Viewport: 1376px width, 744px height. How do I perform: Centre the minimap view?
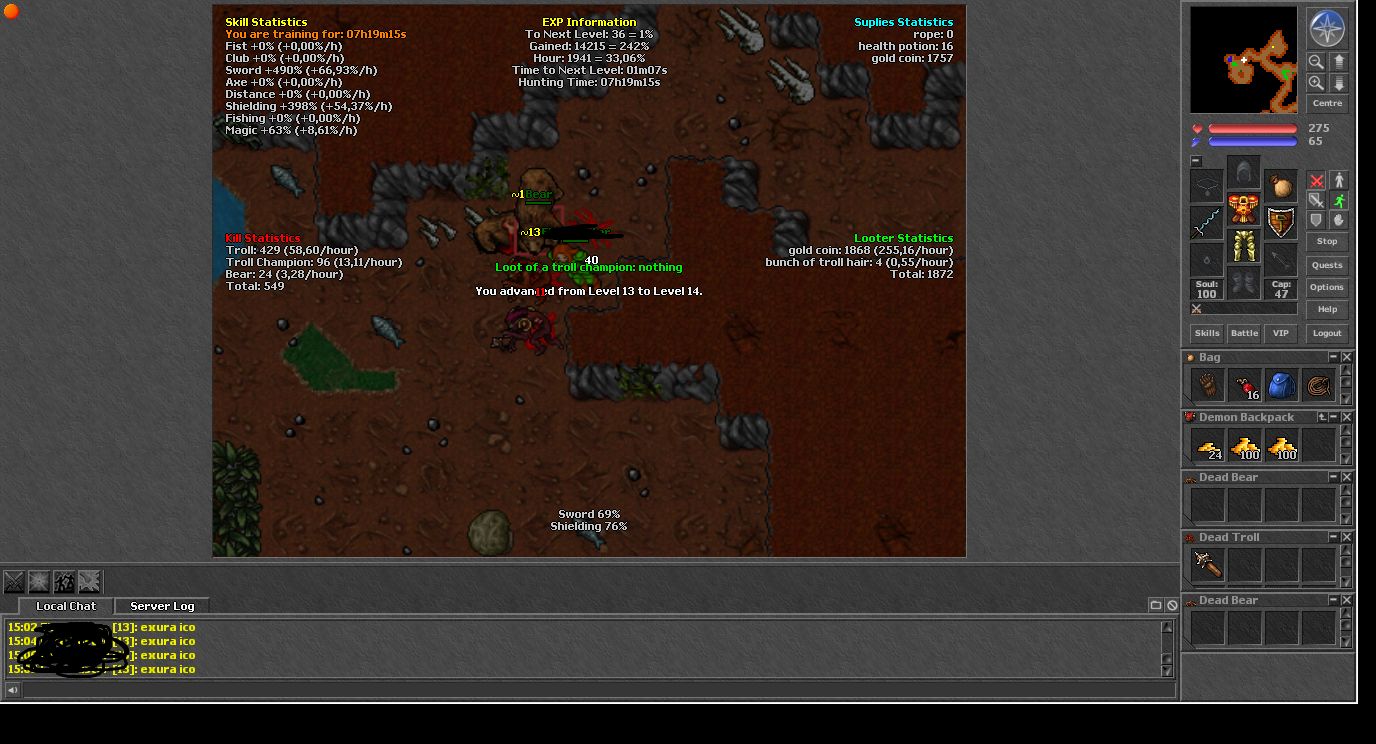point(1327,103)
